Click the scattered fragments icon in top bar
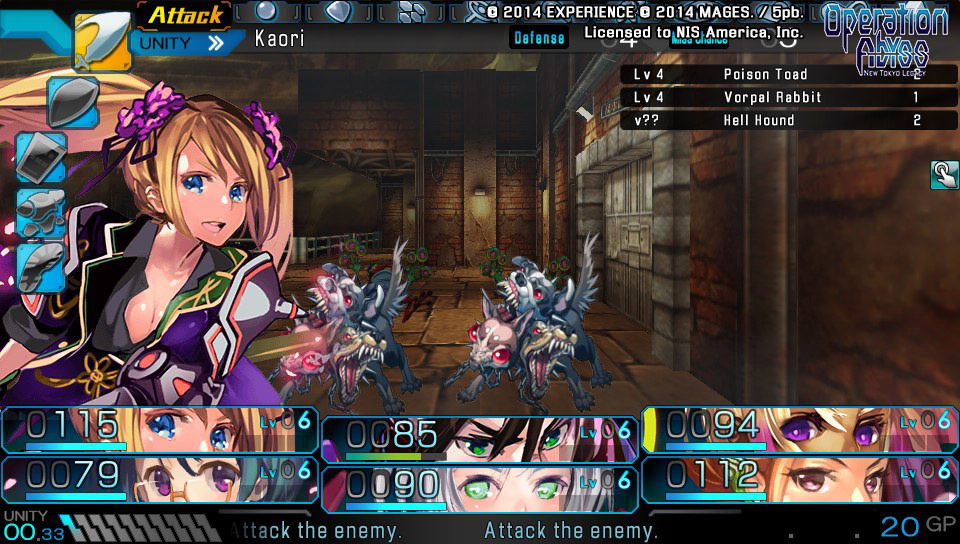 click(x=411, y=11)
